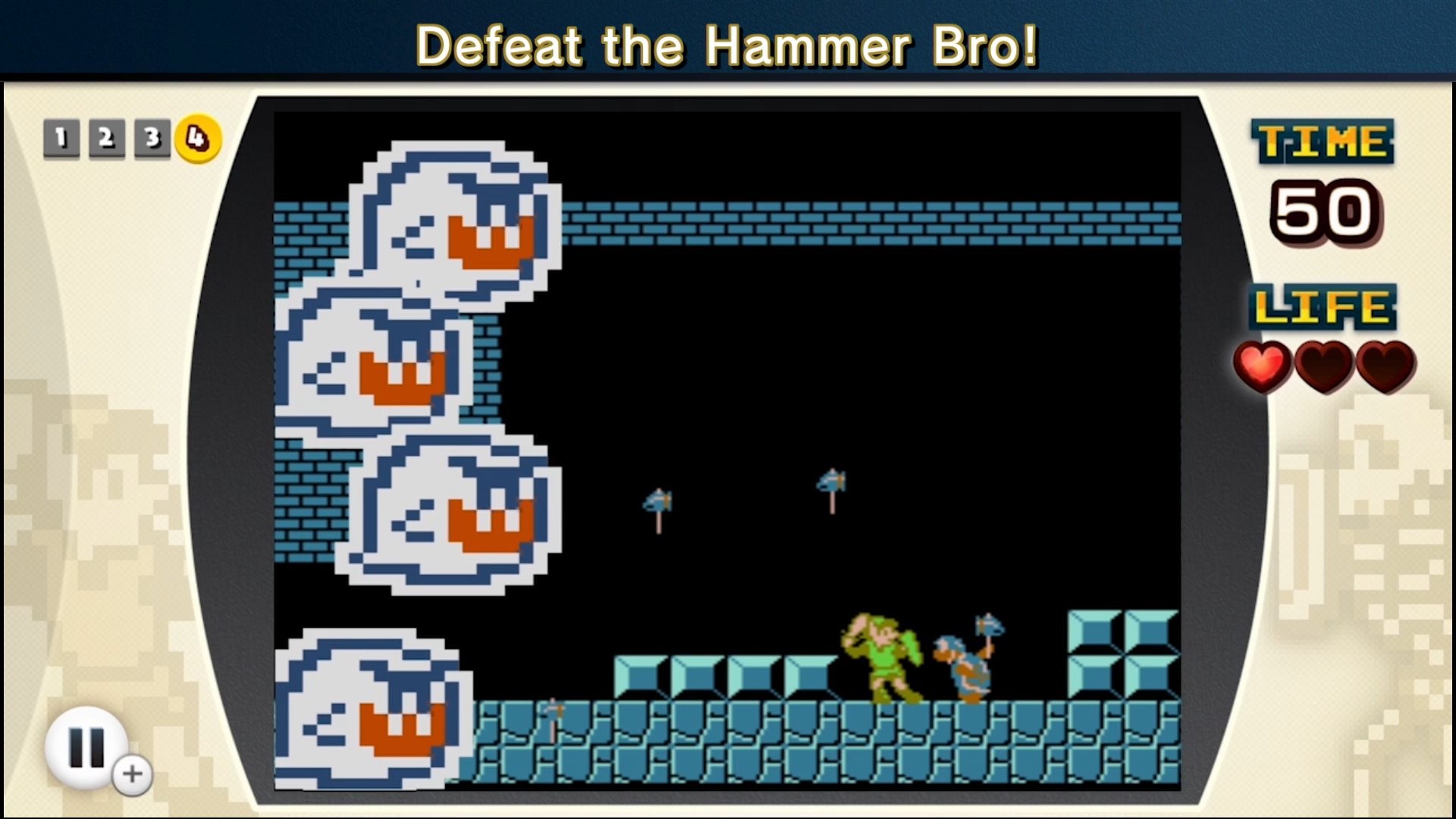Toggle challenge stage 2 marker
1456x819 pixels.
[105, 138]
